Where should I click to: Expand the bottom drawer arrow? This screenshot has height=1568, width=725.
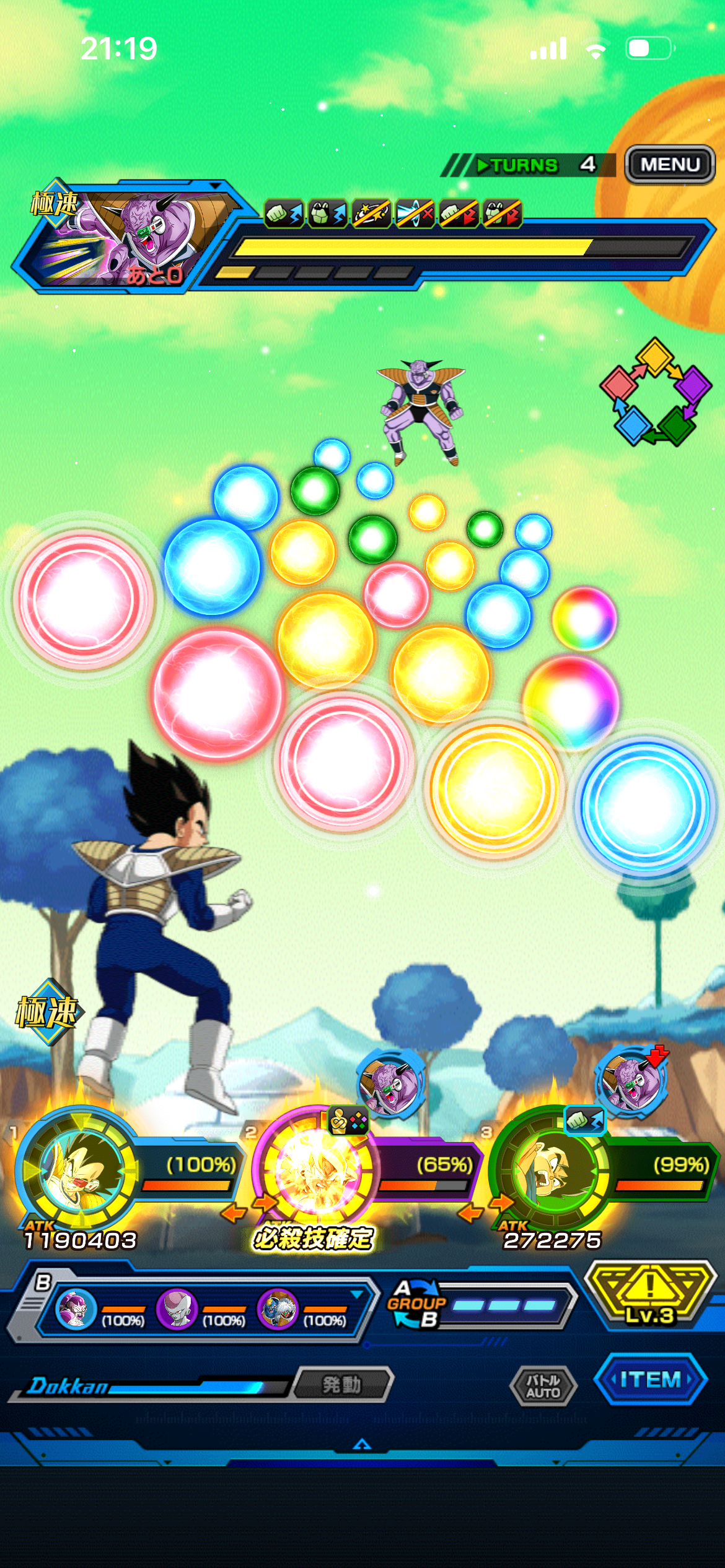(x=362, y=1445)
